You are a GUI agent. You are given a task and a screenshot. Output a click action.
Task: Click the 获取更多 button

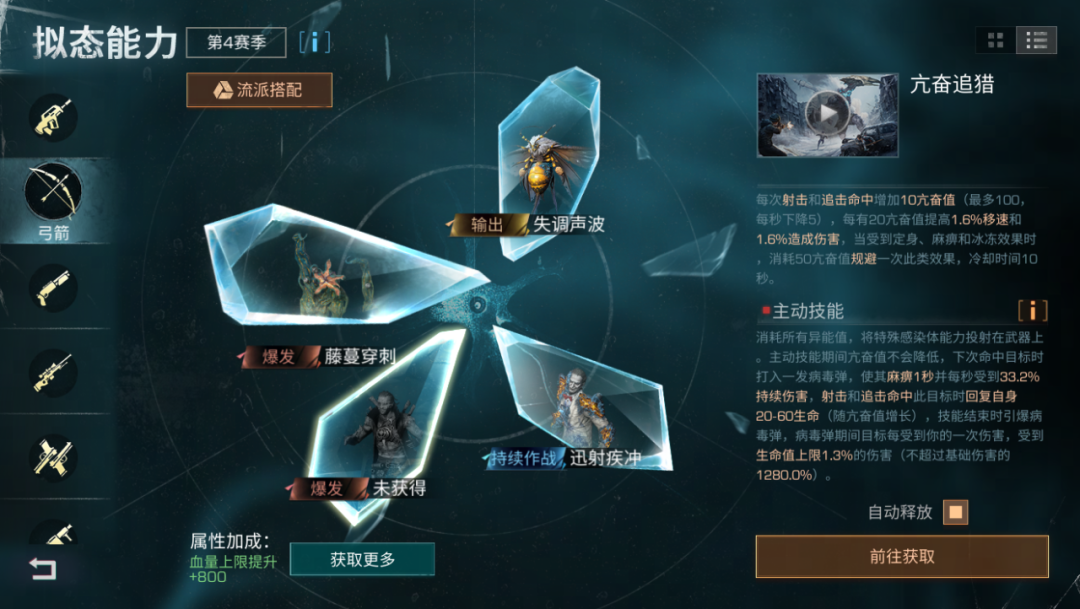362,560
